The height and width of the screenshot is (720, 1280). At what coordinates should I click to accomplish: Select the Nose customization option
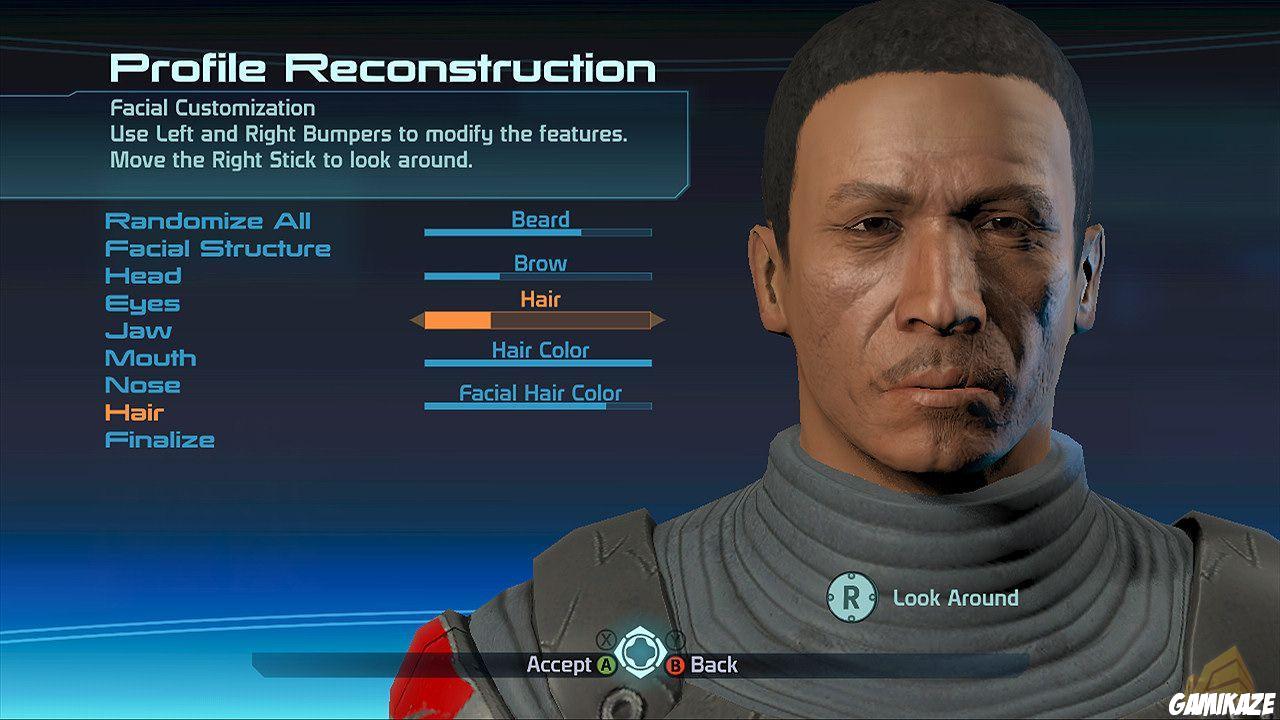(143, 385)
